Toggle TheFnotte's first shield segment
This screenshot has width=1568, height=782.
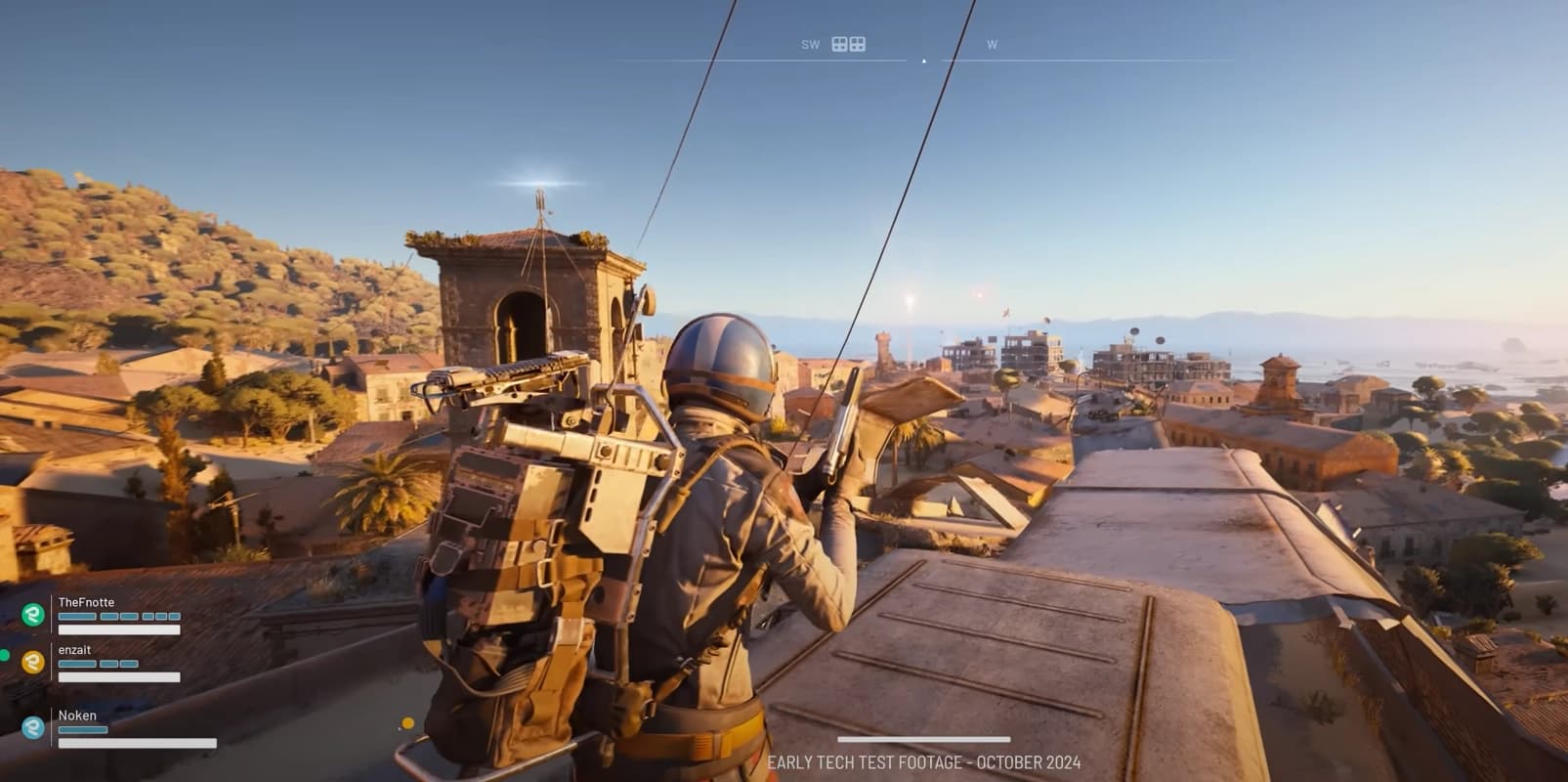coord(75,617)
